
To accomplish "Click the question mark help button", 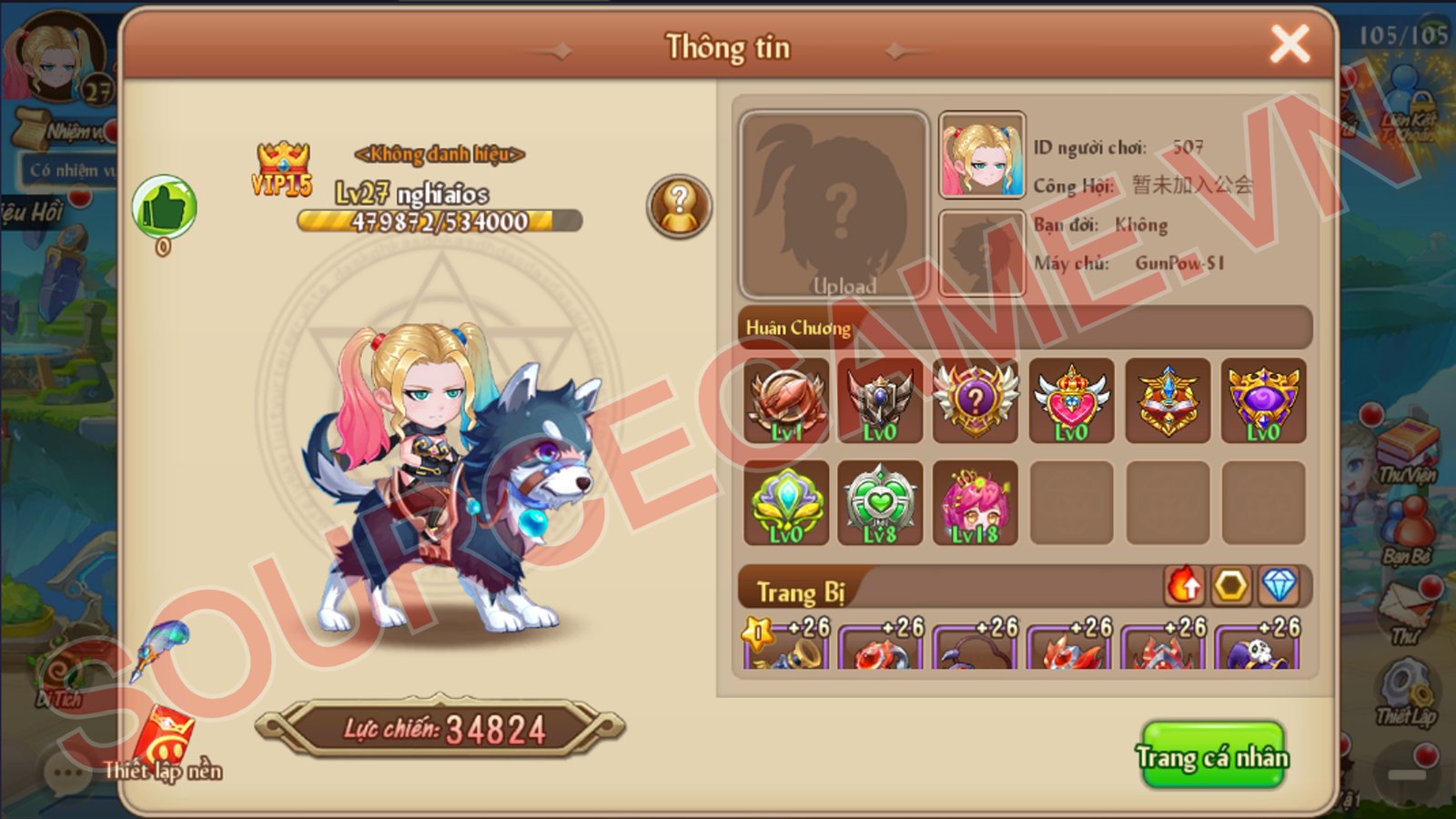I will coord(679,207).
